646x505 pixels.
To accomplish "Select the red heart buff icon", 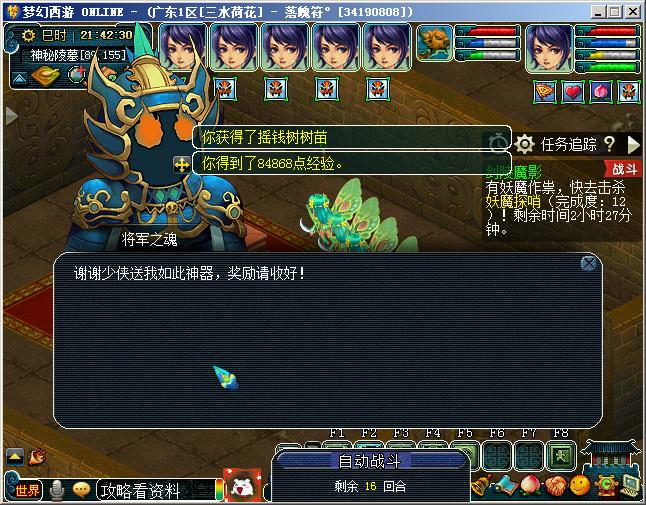I will pos(573,92).
